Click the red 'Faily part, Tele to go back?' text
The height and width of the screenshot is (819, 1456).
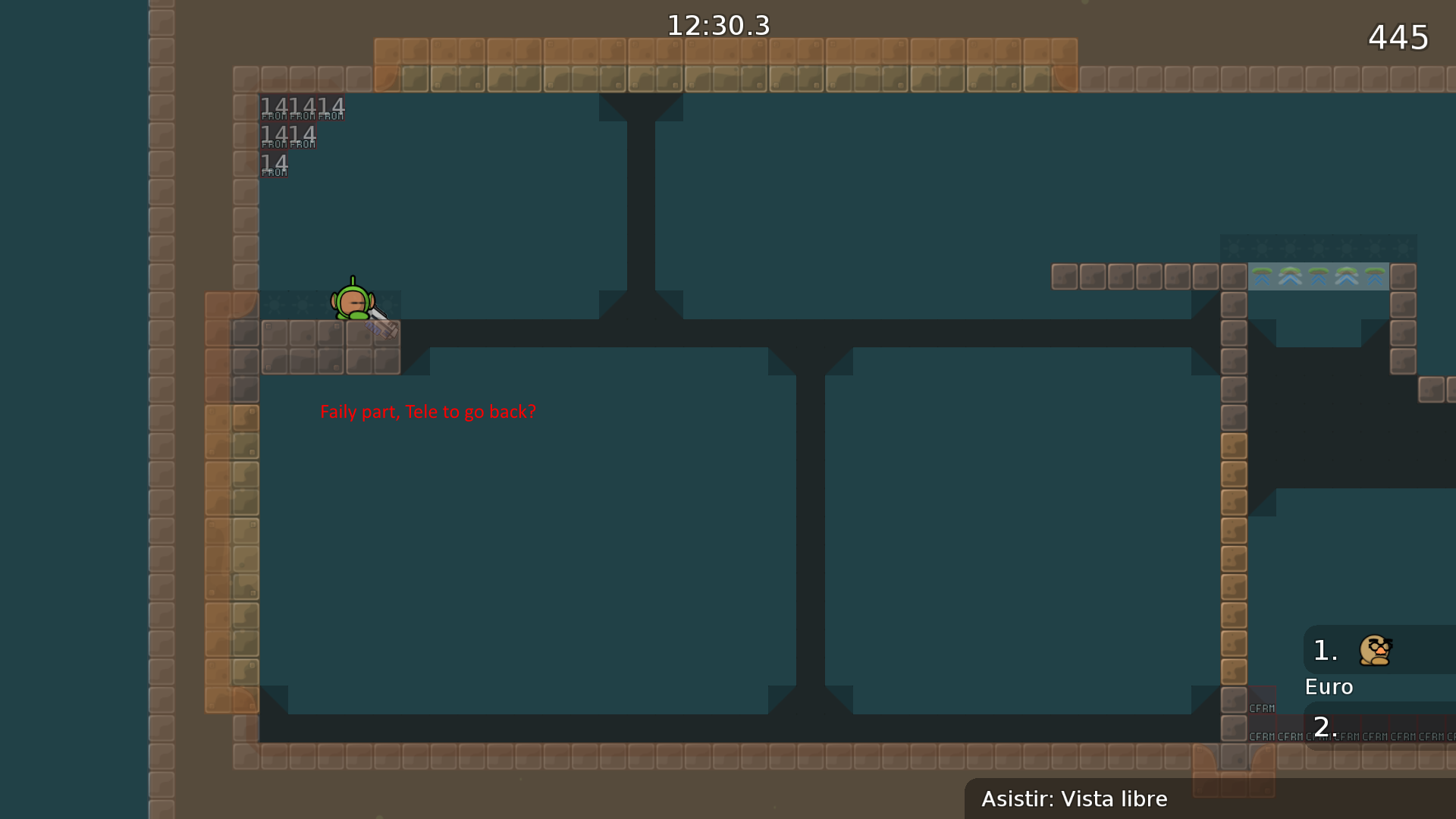(428, 412)
